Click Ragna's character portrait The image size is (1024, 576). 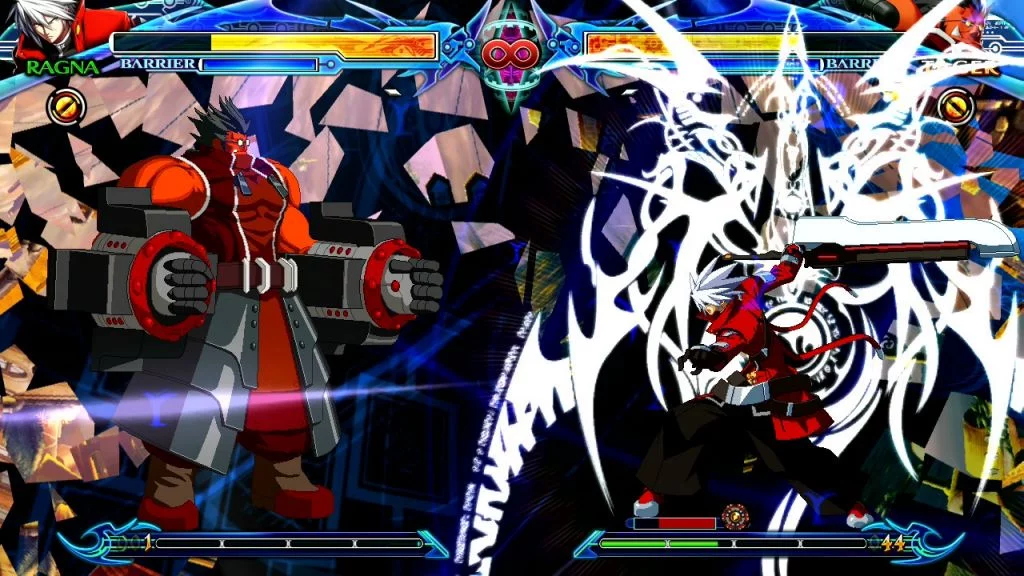pyautogui.click(x=50, y=30)
